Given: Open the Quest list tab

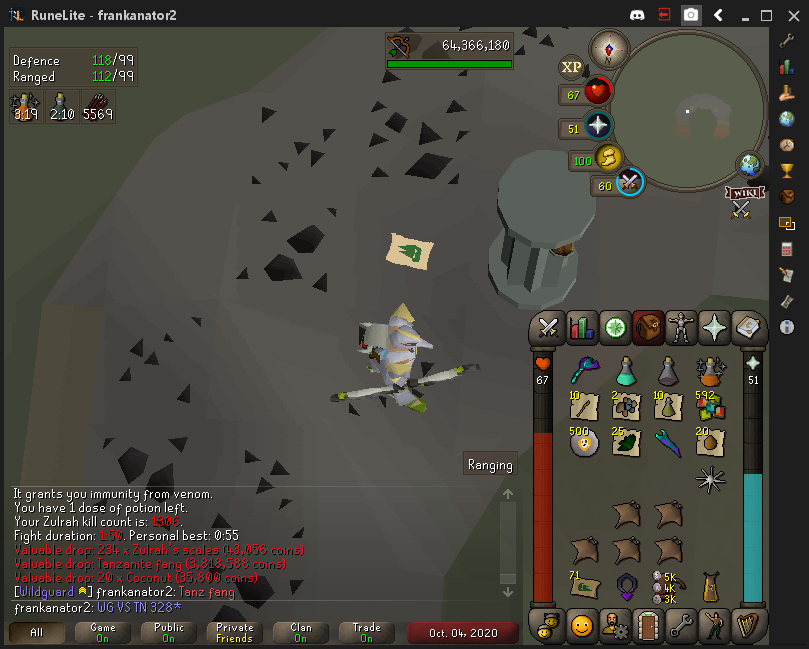Looking at the screenshot, I should (x=614, y=327).
